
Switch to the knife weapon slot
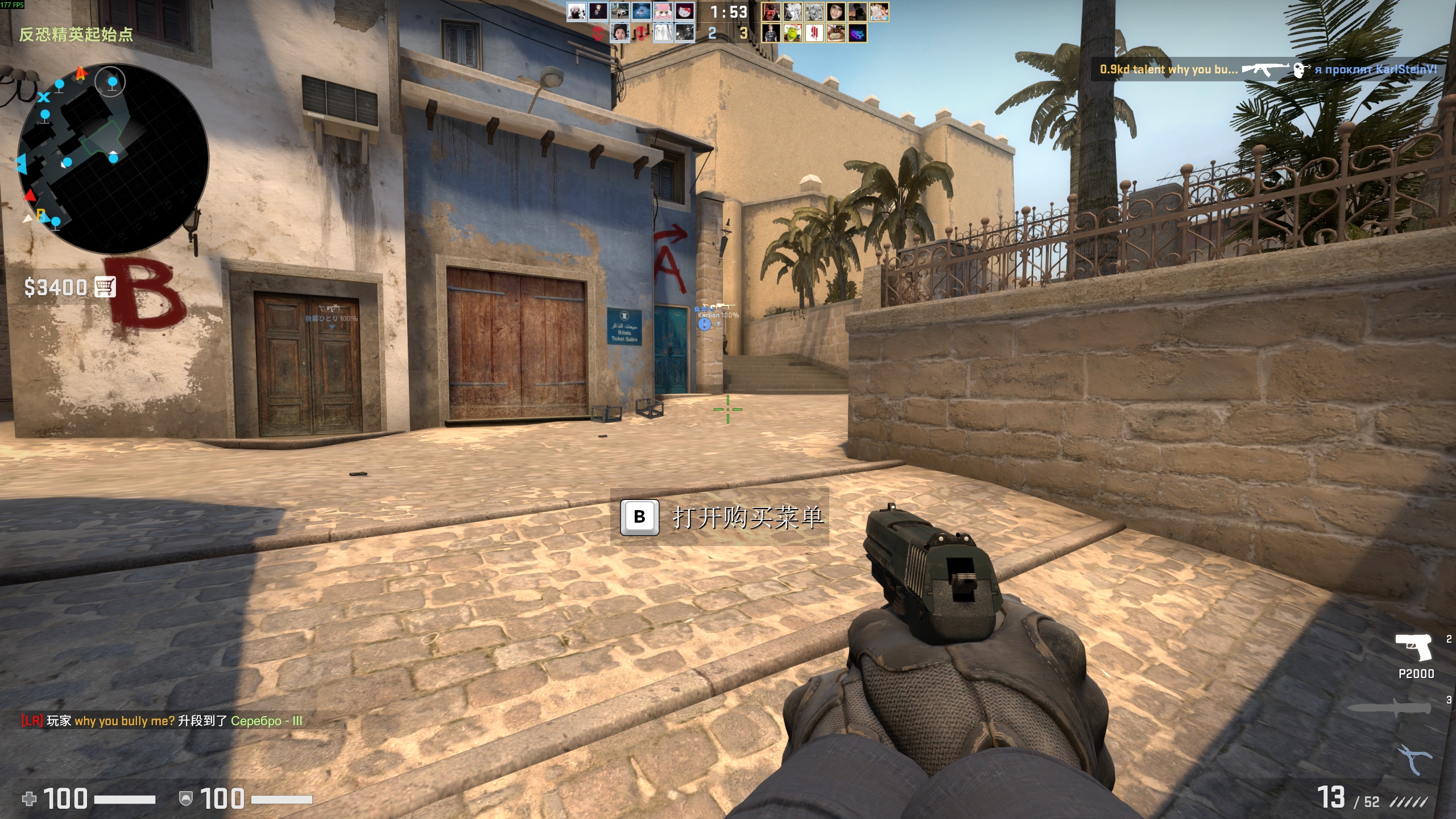pyautogui.click(x=1390, y=708)
